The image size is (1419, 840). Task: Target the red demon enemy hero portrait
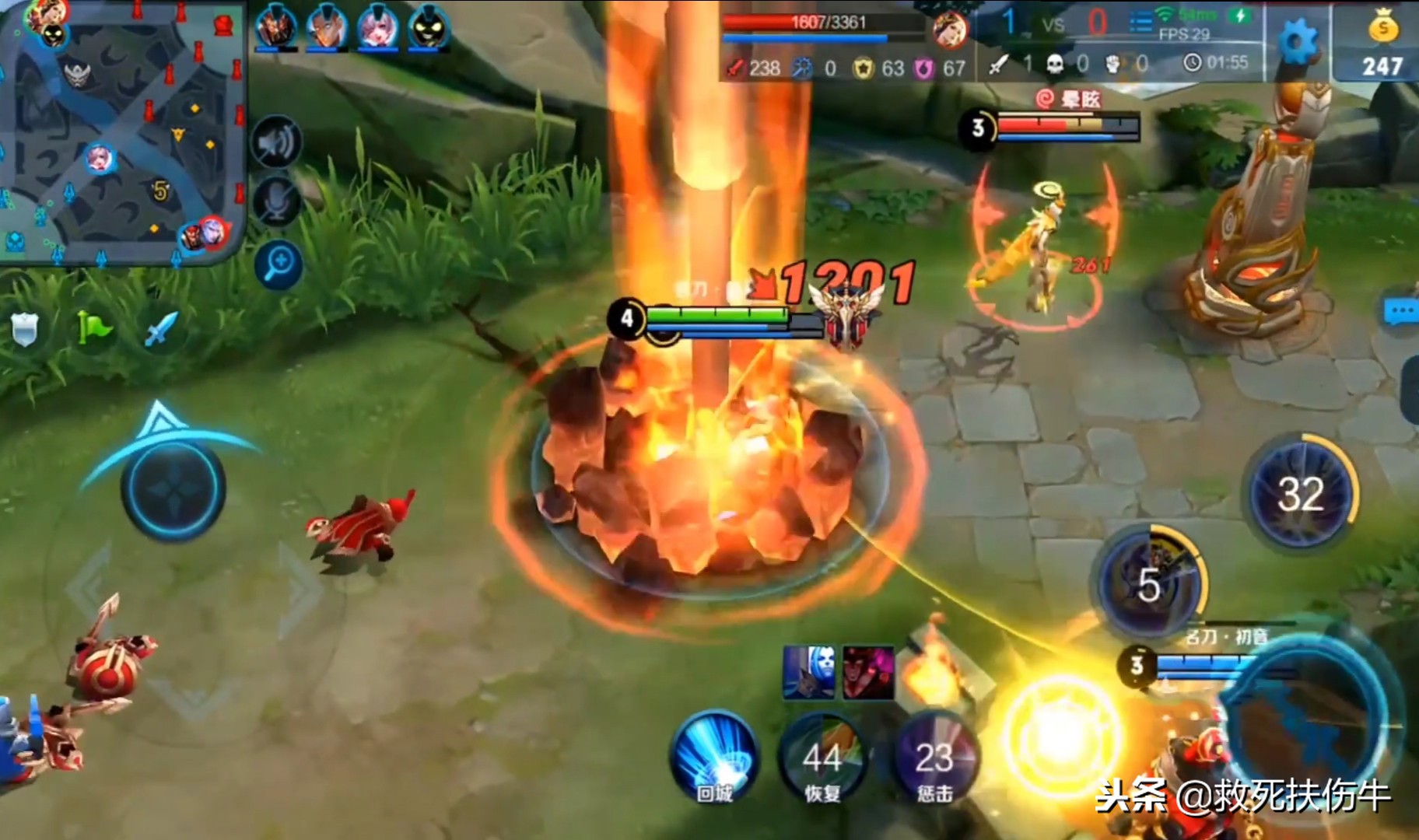[867, 670]
